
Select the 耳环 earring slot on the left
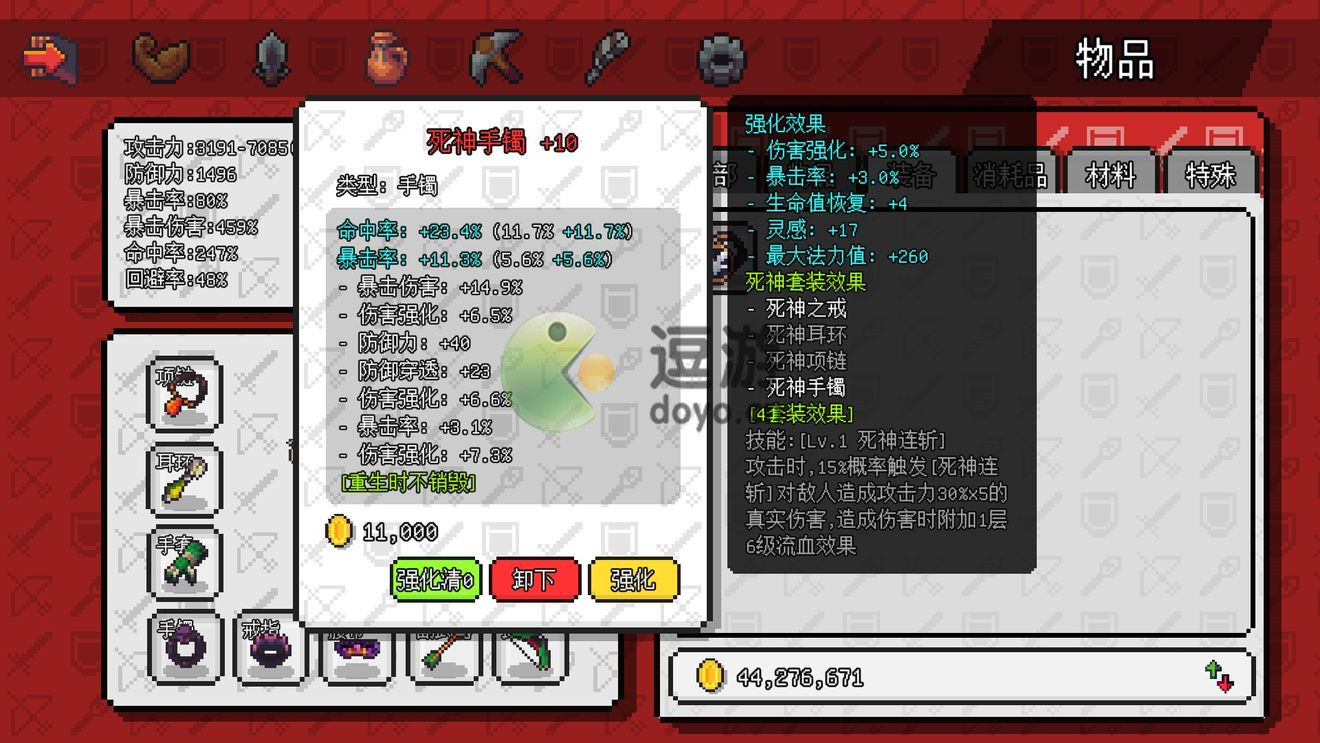coord(185,478)
